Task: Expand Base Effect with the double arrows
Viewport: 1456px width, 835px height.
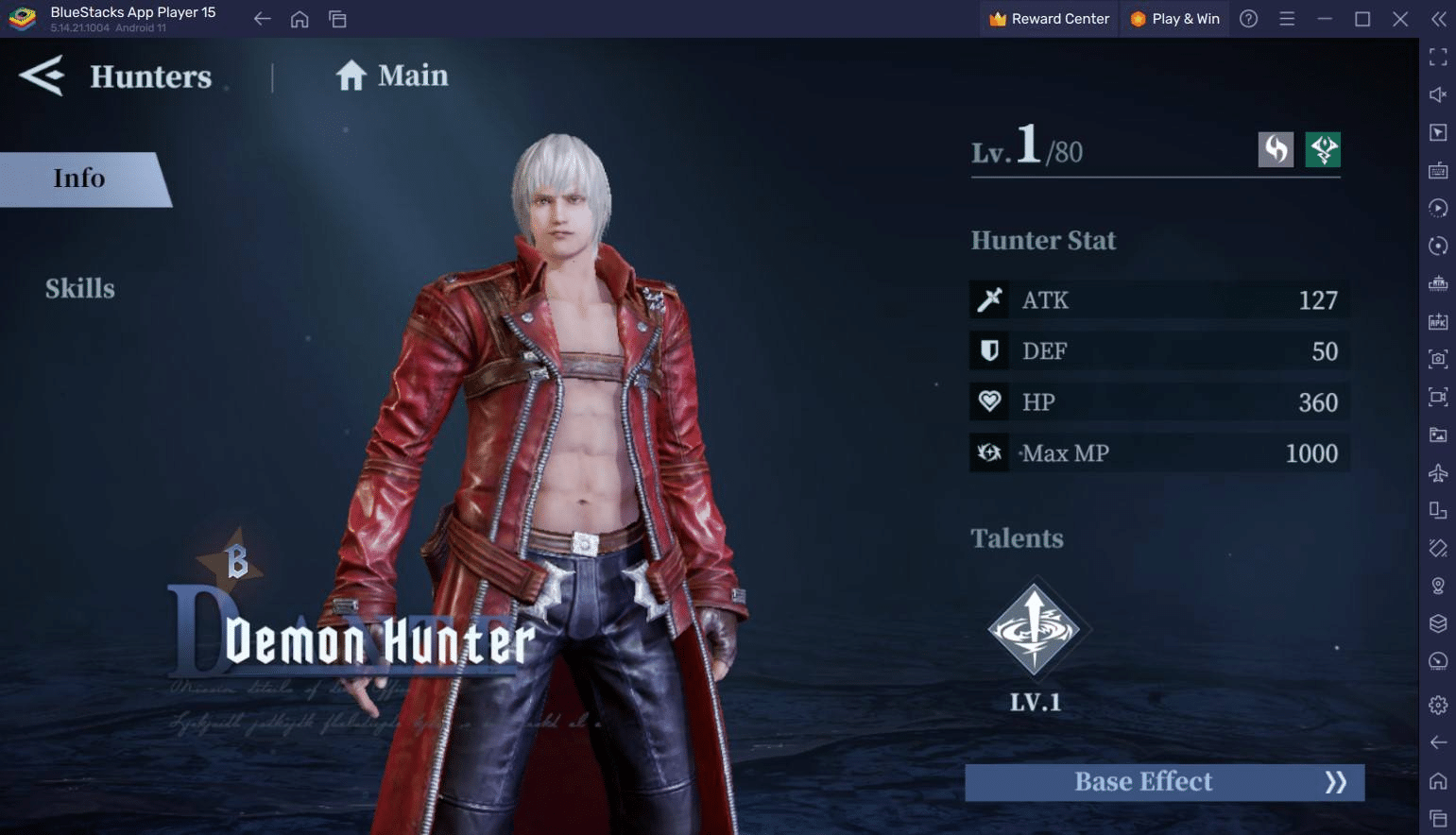Action: point(1338,781)
